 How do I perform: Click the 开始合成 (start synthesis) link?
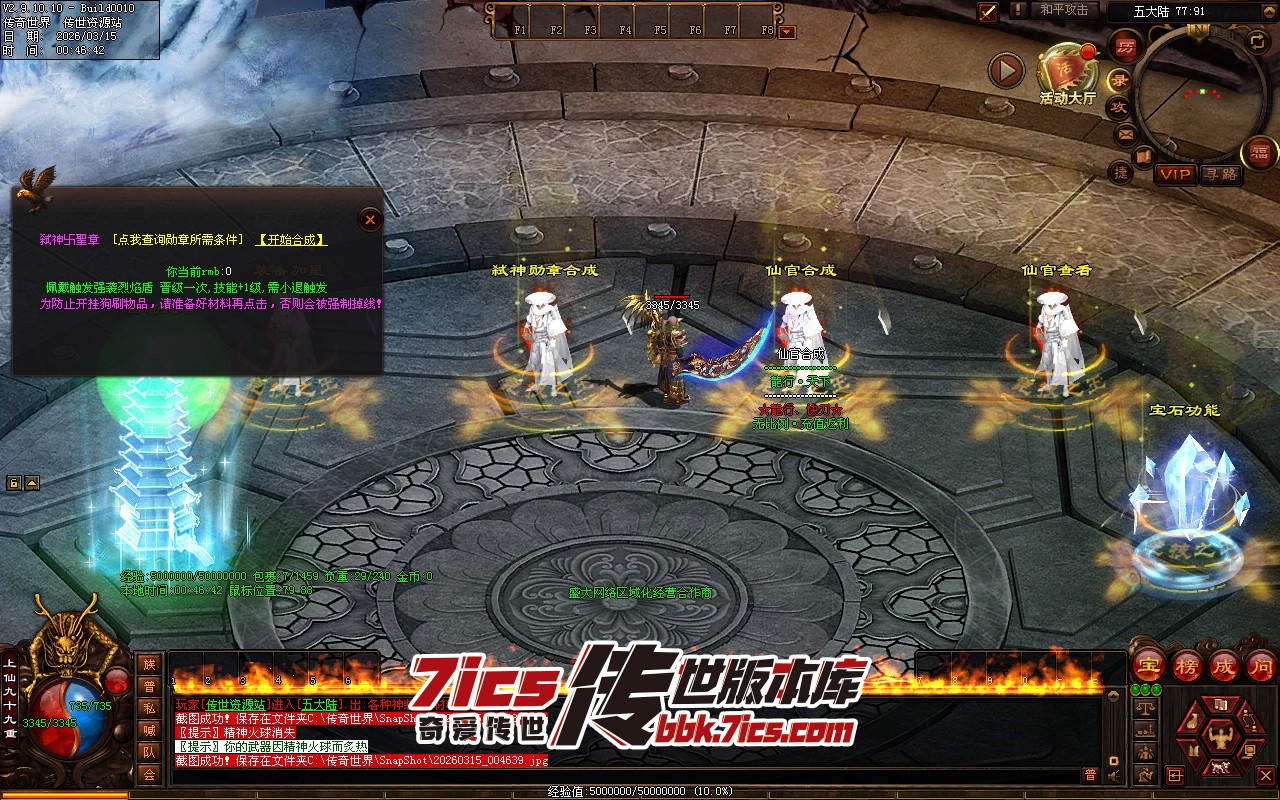[292, 240]
